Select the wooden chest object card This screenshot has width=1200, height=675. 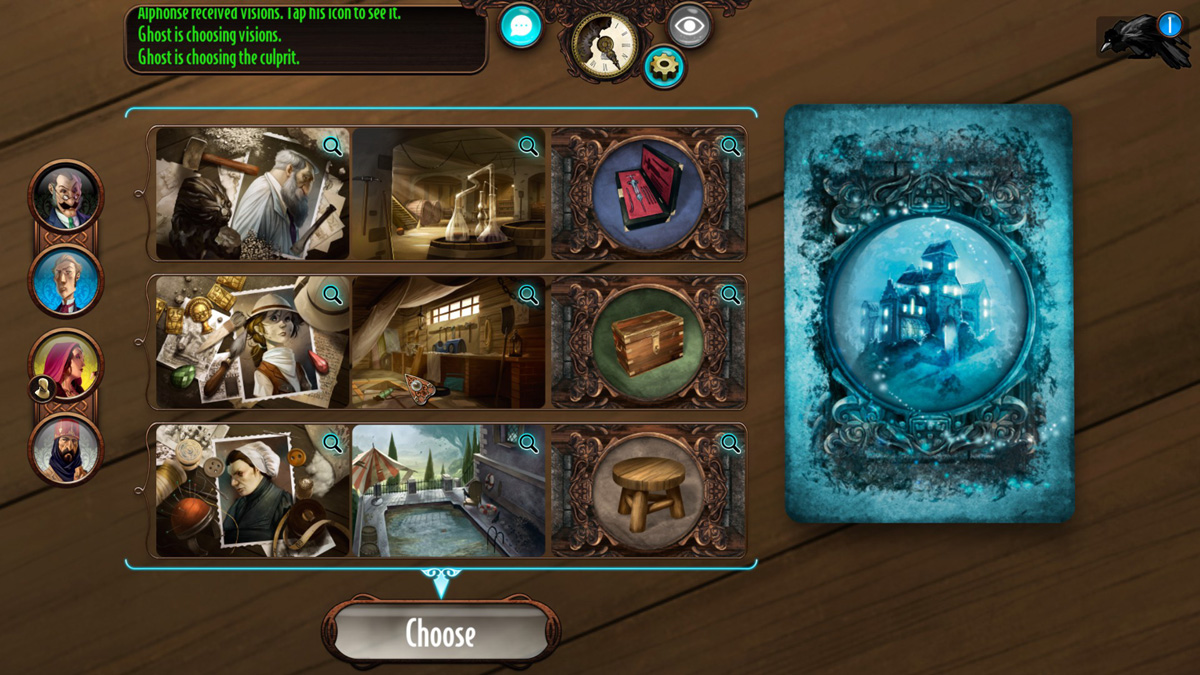click(x=647, y=342)
